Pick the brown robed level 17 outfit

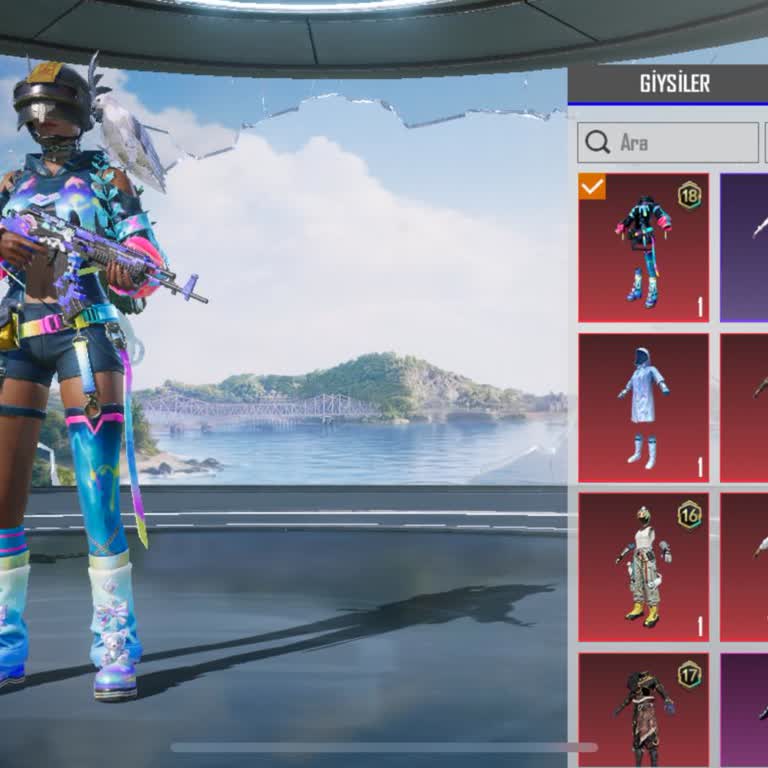(643, 710)
